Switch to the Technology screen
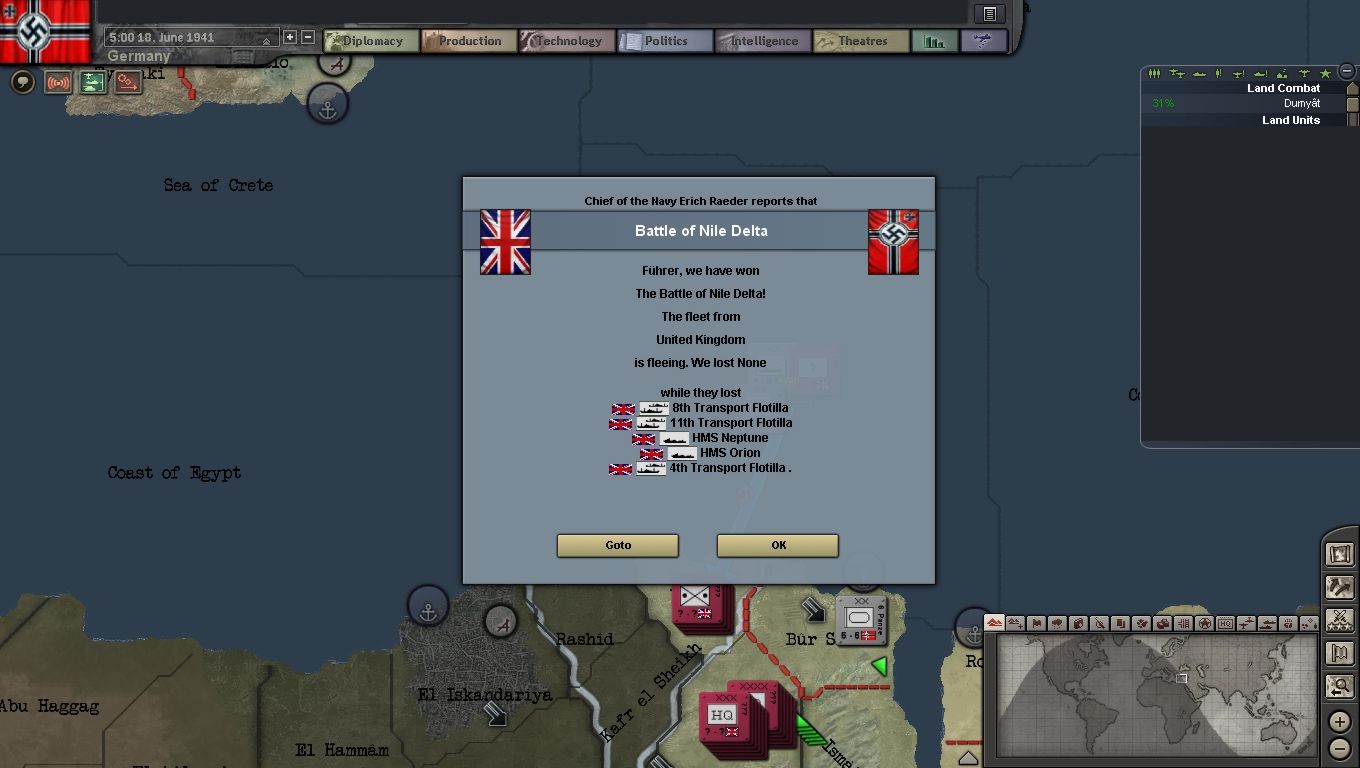 [x=566, y=41]
